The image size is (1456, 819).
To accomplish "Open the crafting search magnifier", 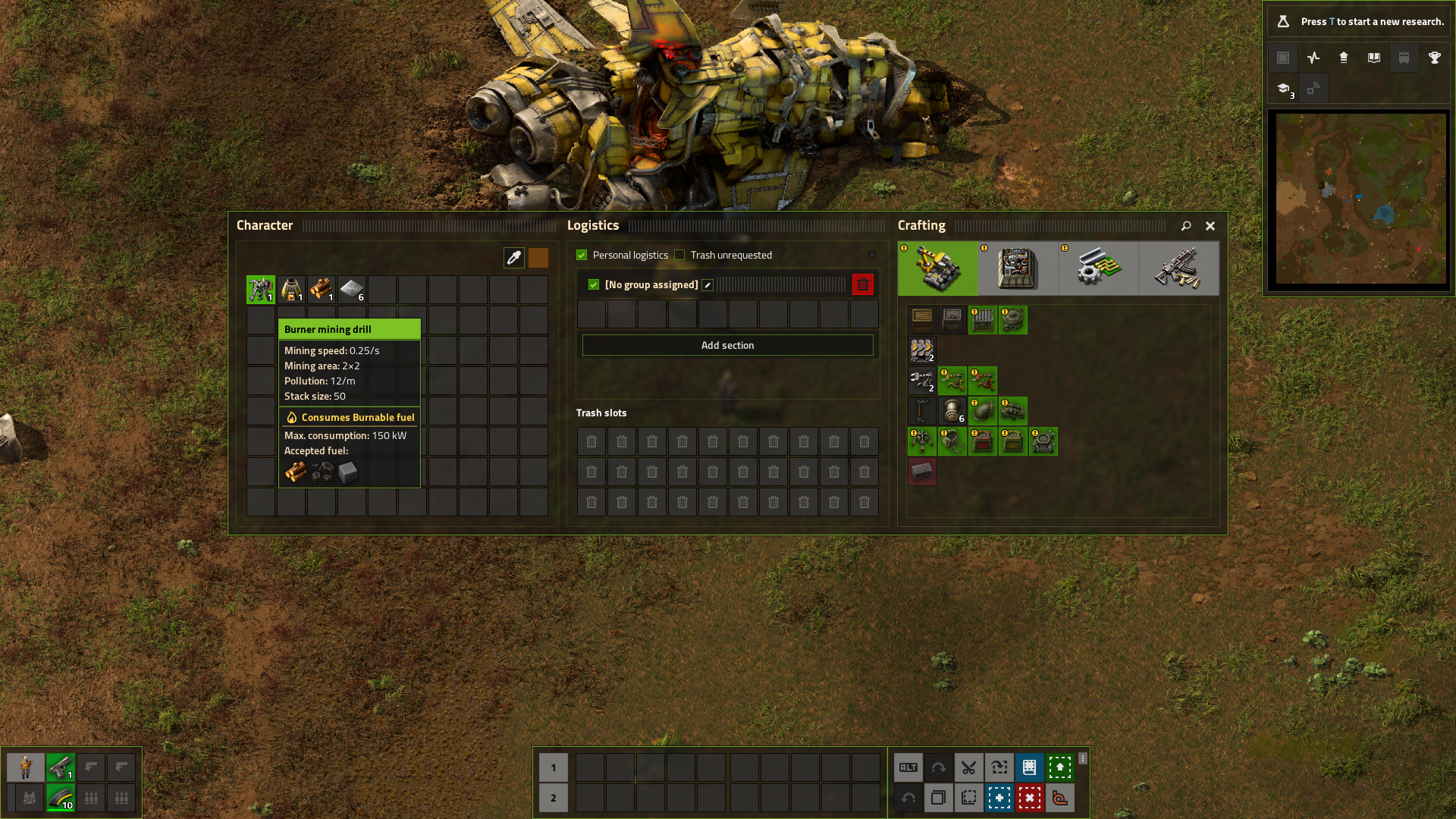I will [1186, 226].
